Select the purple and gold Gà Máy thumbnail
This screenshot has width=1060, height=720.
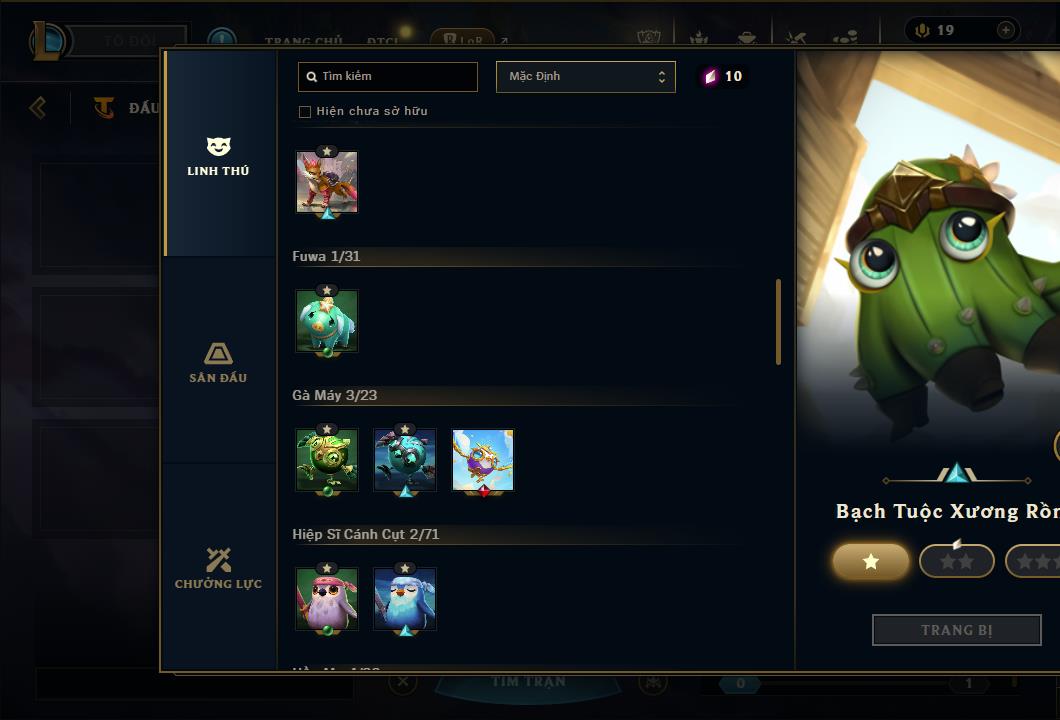pos(483,460)
